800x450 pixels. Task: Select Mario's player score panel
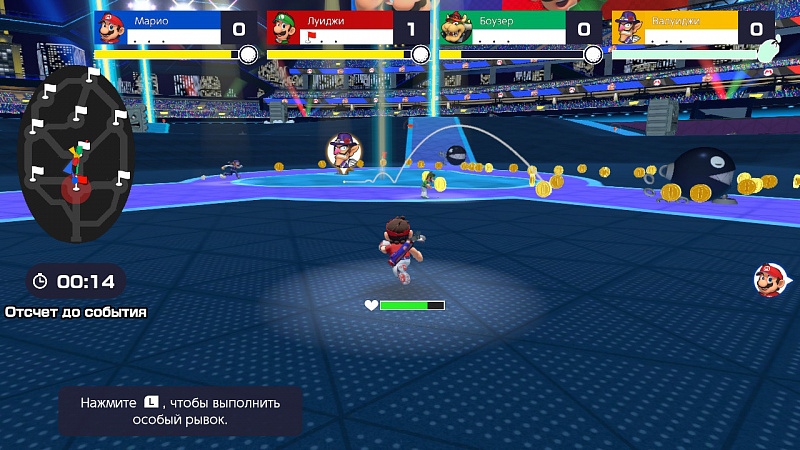click(x=172, y=28)
